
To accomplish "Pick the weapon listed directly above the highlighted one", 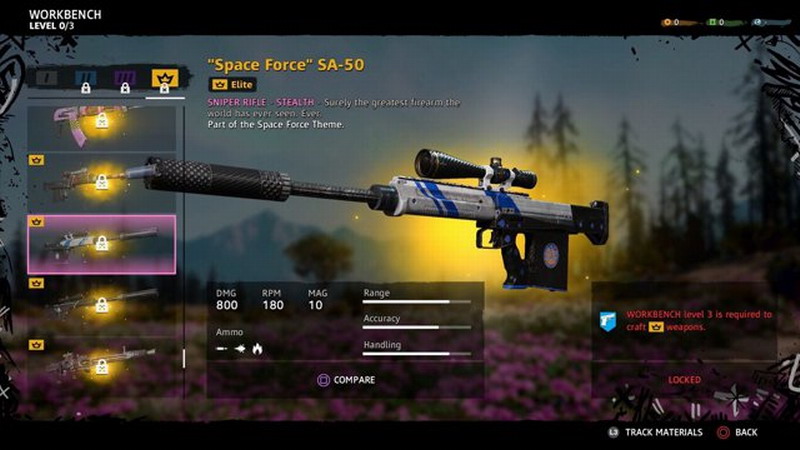I will 101,182.
